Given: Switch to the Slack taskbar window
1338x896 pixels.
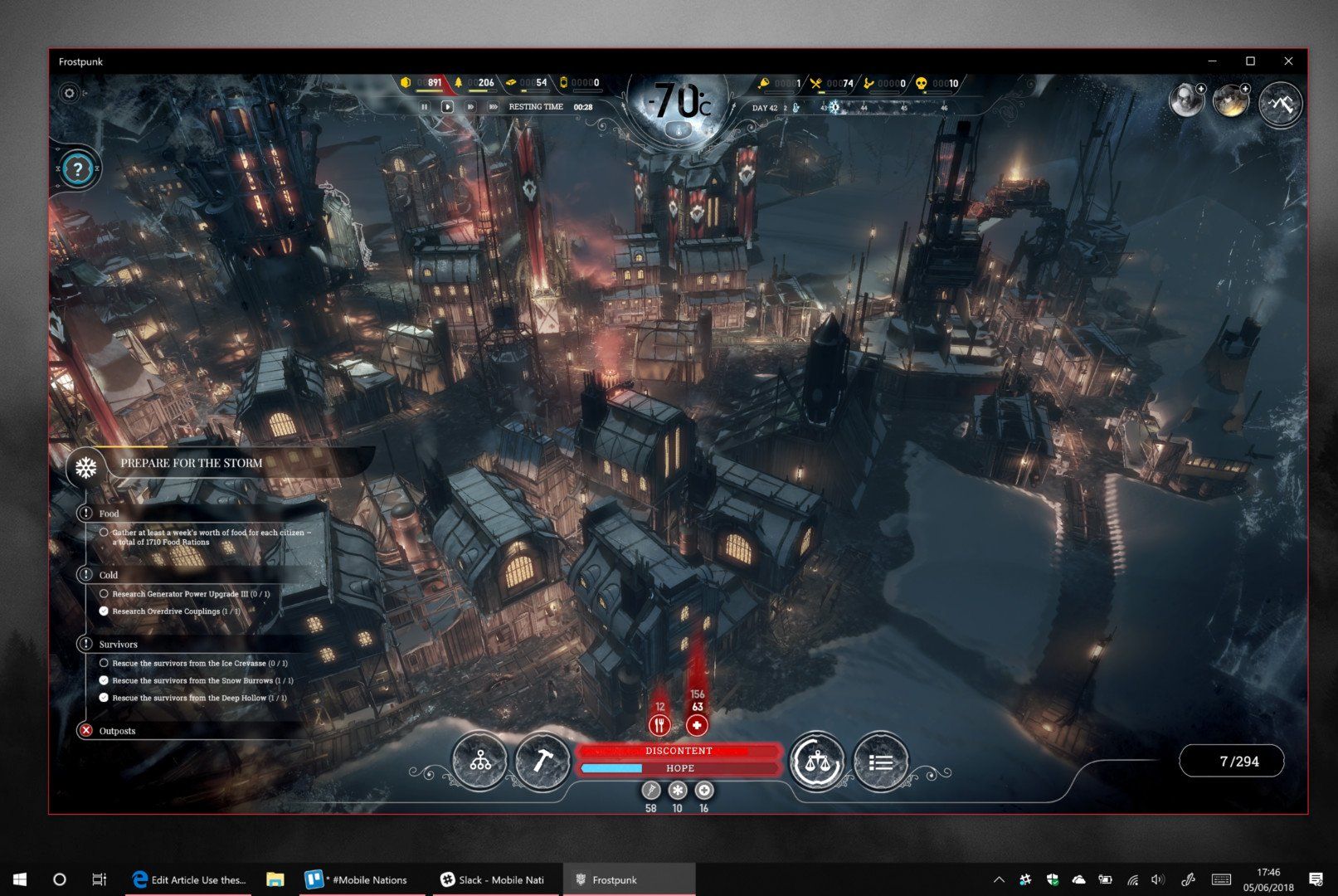Looking at the screenshot, I should [x=494, y=879].
